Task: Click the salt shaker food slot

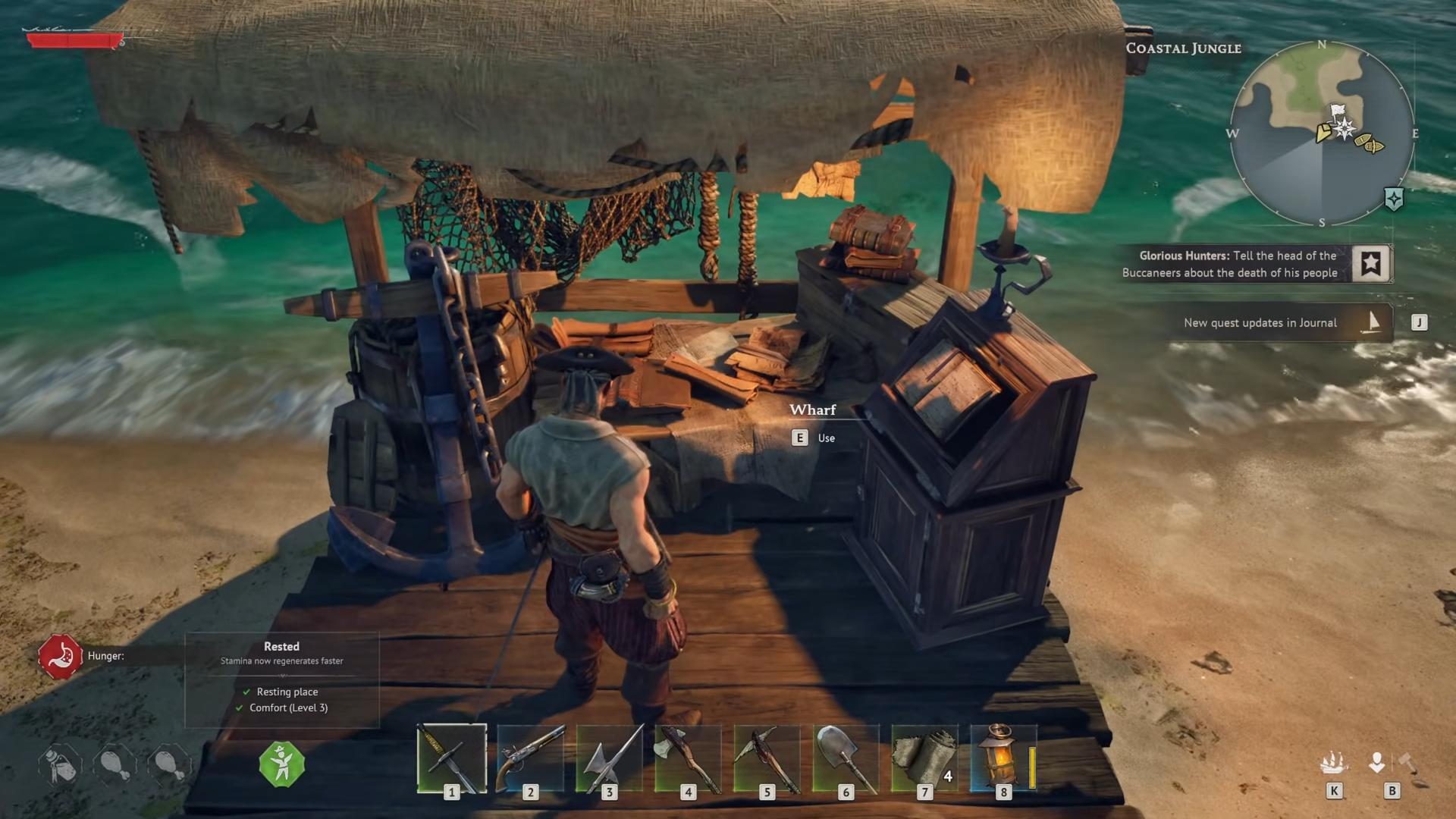Action: (x=60, y=764)
